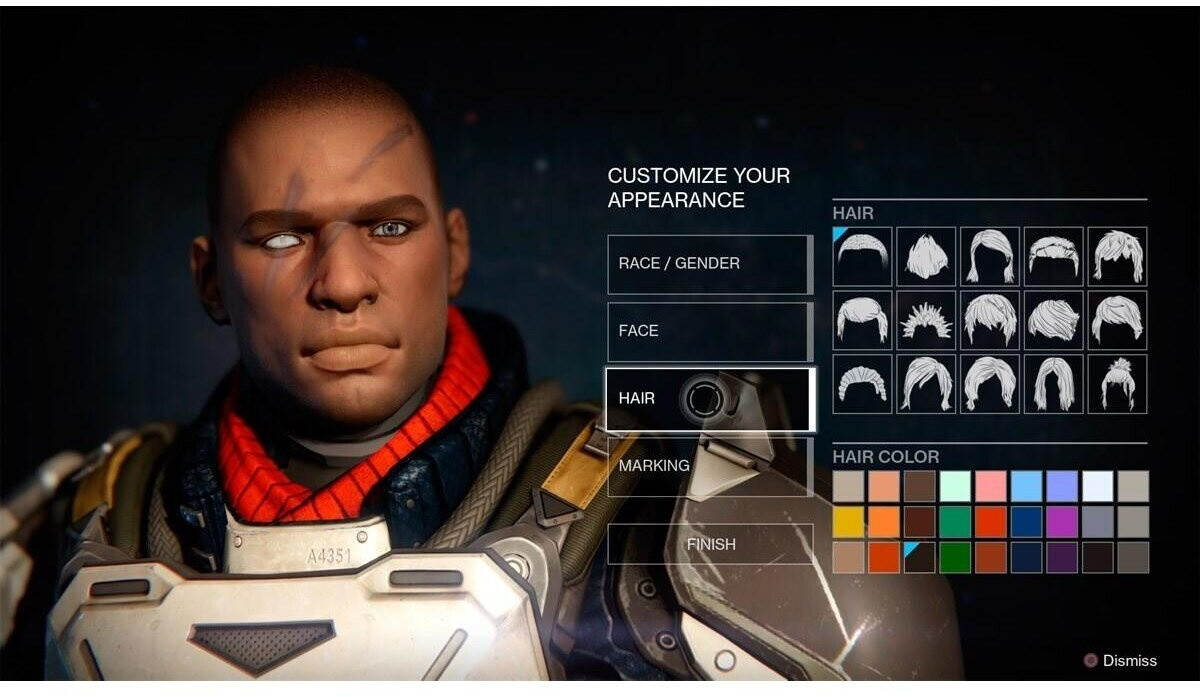Choose the long straight center-parted hairstyle
The width and height of the screenshot is (1200, 697).
point(1053,384)
